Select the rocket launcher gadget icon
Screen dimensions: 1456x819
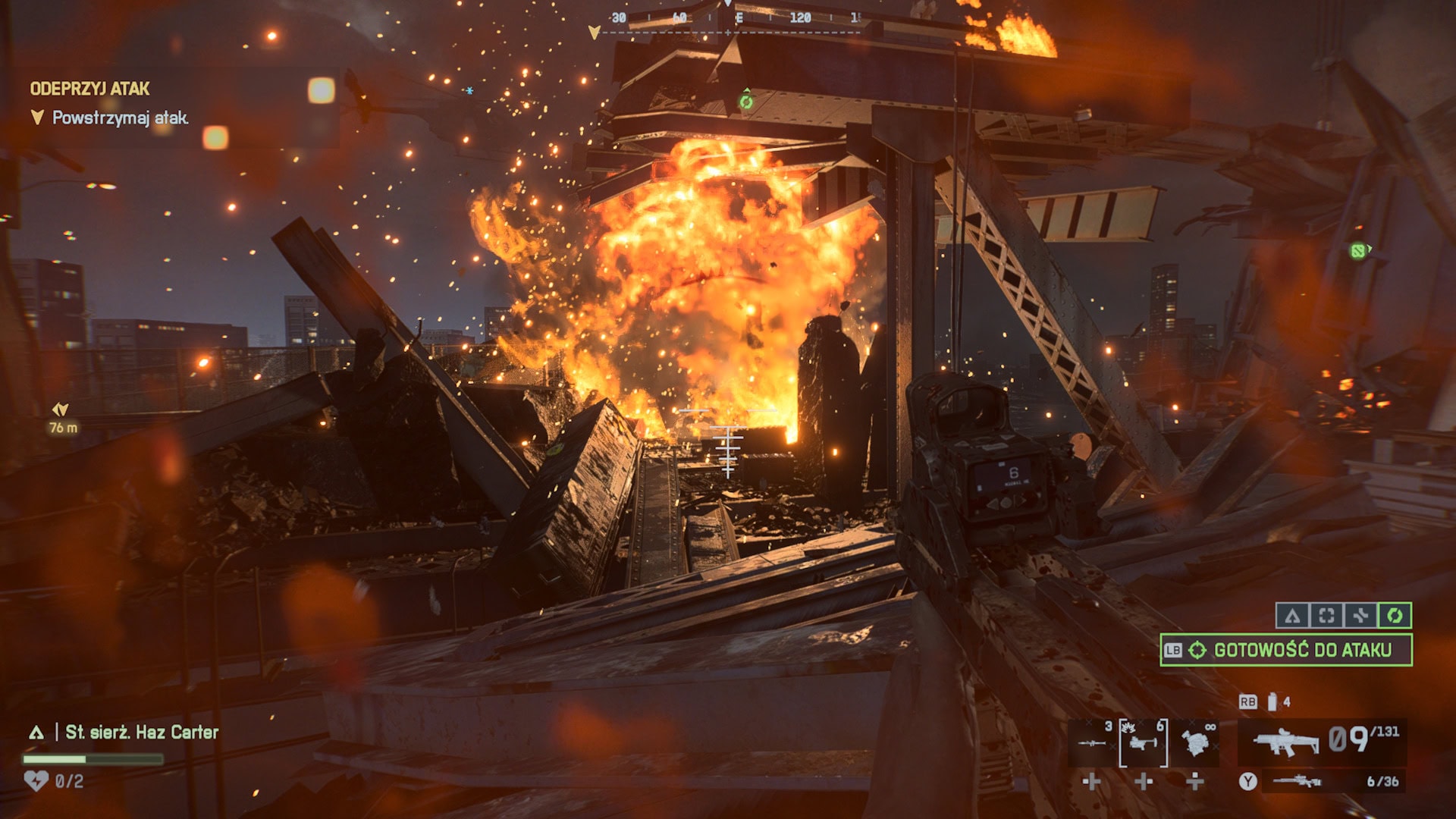point(1093,743)
